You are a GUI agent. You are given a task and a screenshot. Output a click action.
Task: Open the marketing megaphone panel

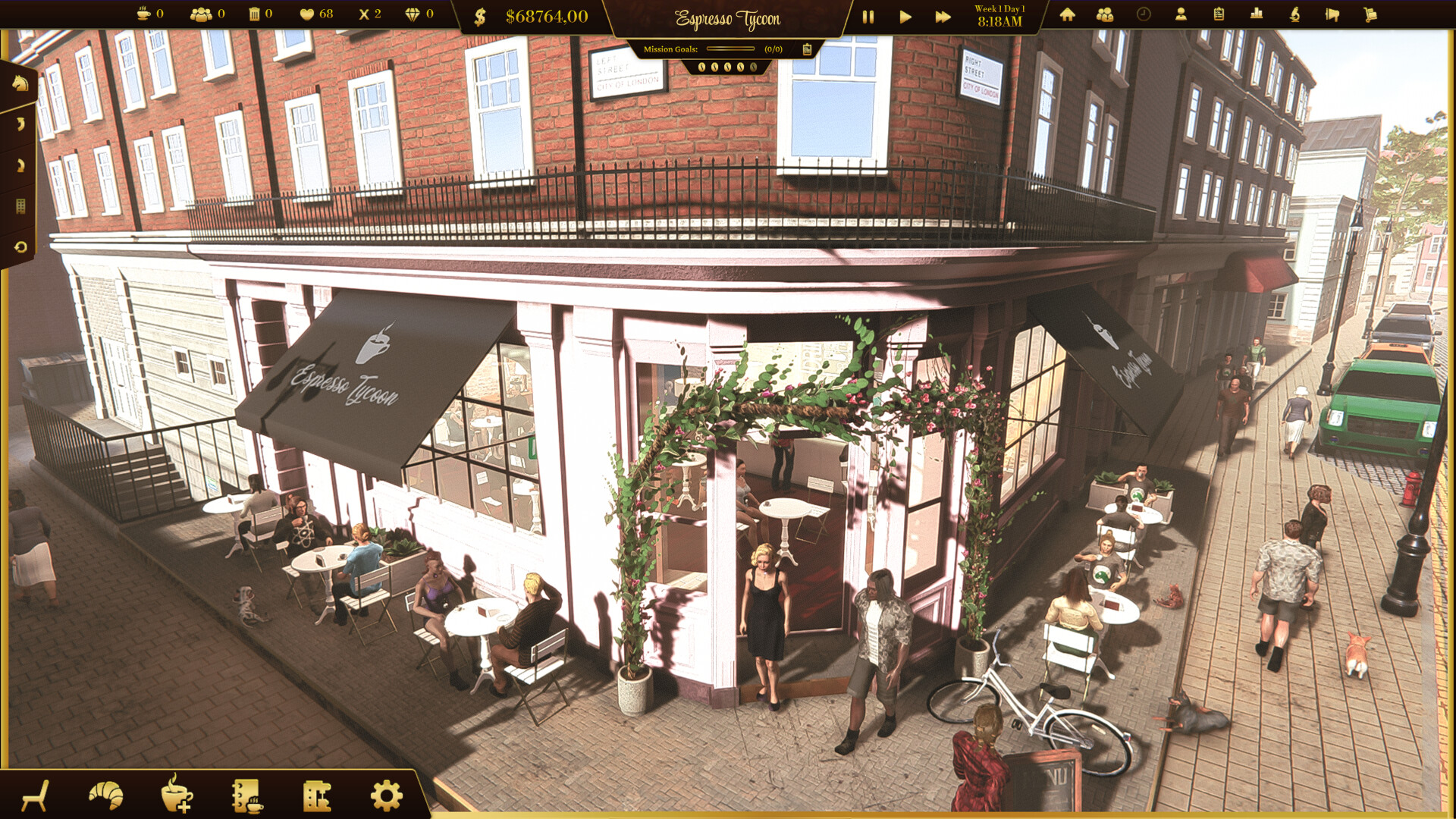[1332, 15]
